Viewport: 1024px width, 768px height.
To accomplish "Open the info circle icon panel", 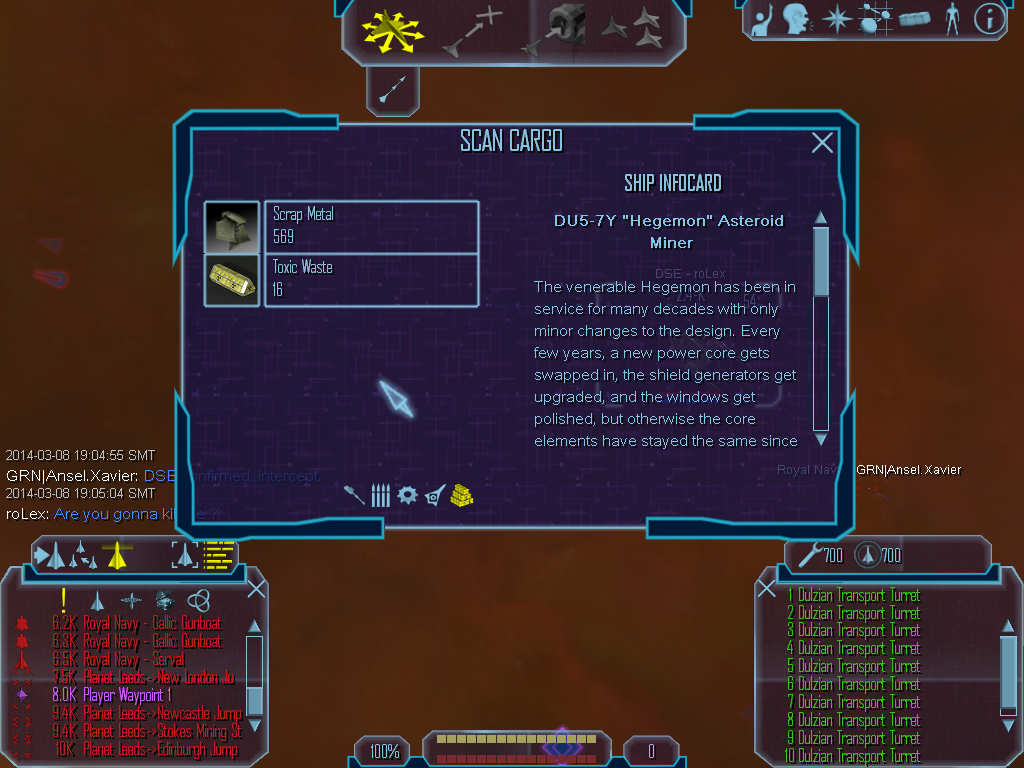I will coord(988,18).
